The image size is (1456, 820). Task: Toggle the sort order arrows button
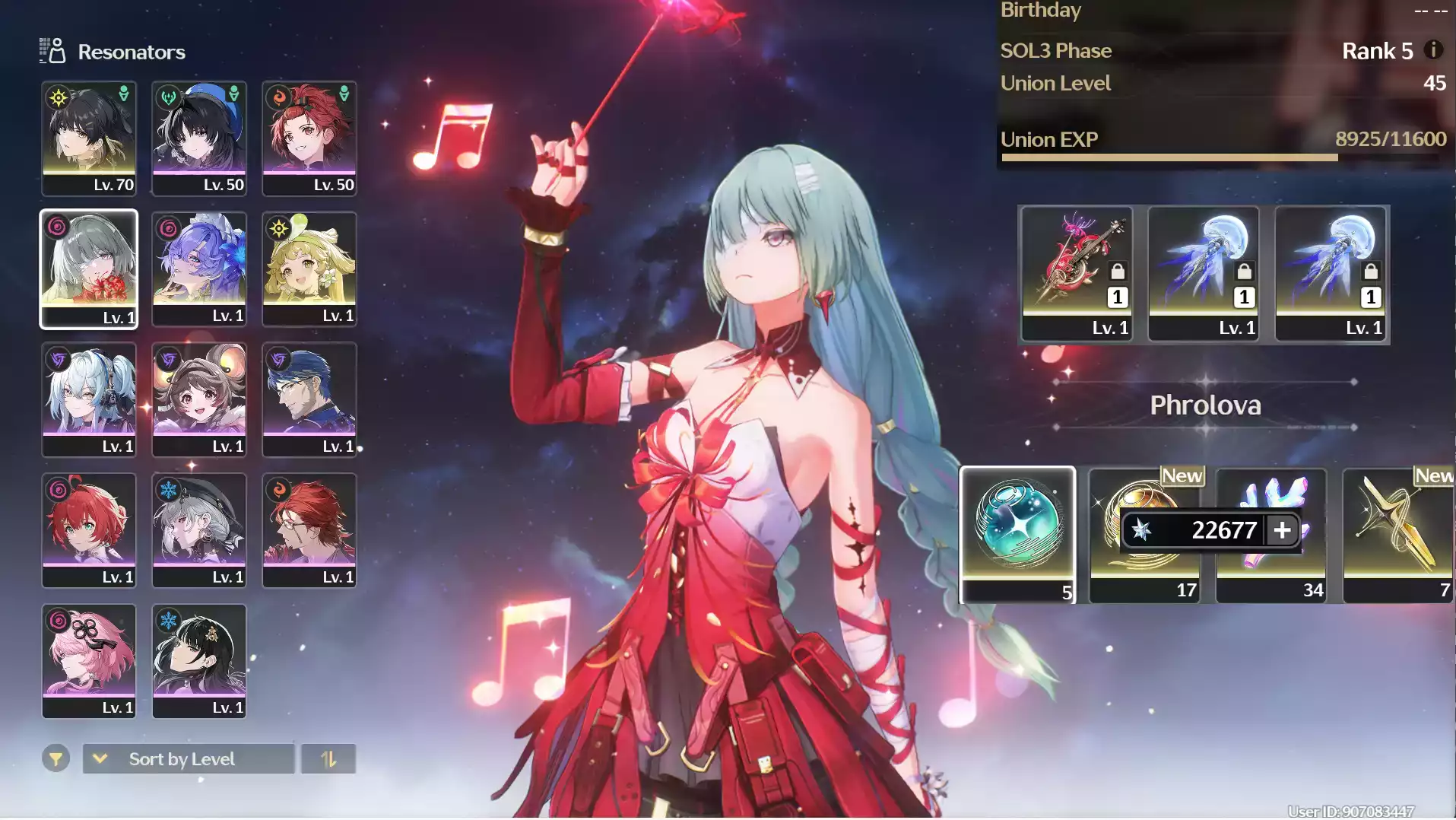(329, 758)
